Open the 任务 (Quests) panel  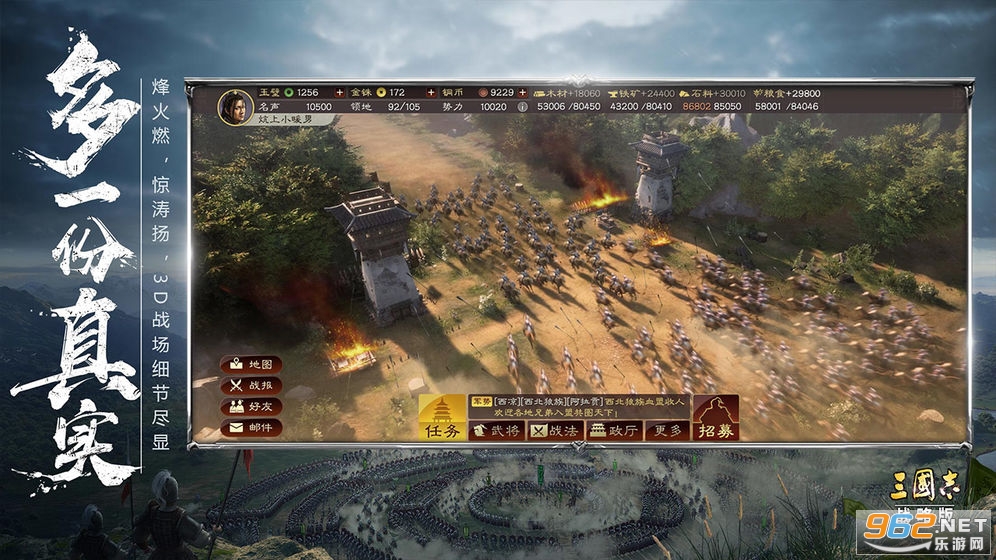click(443, 418)
